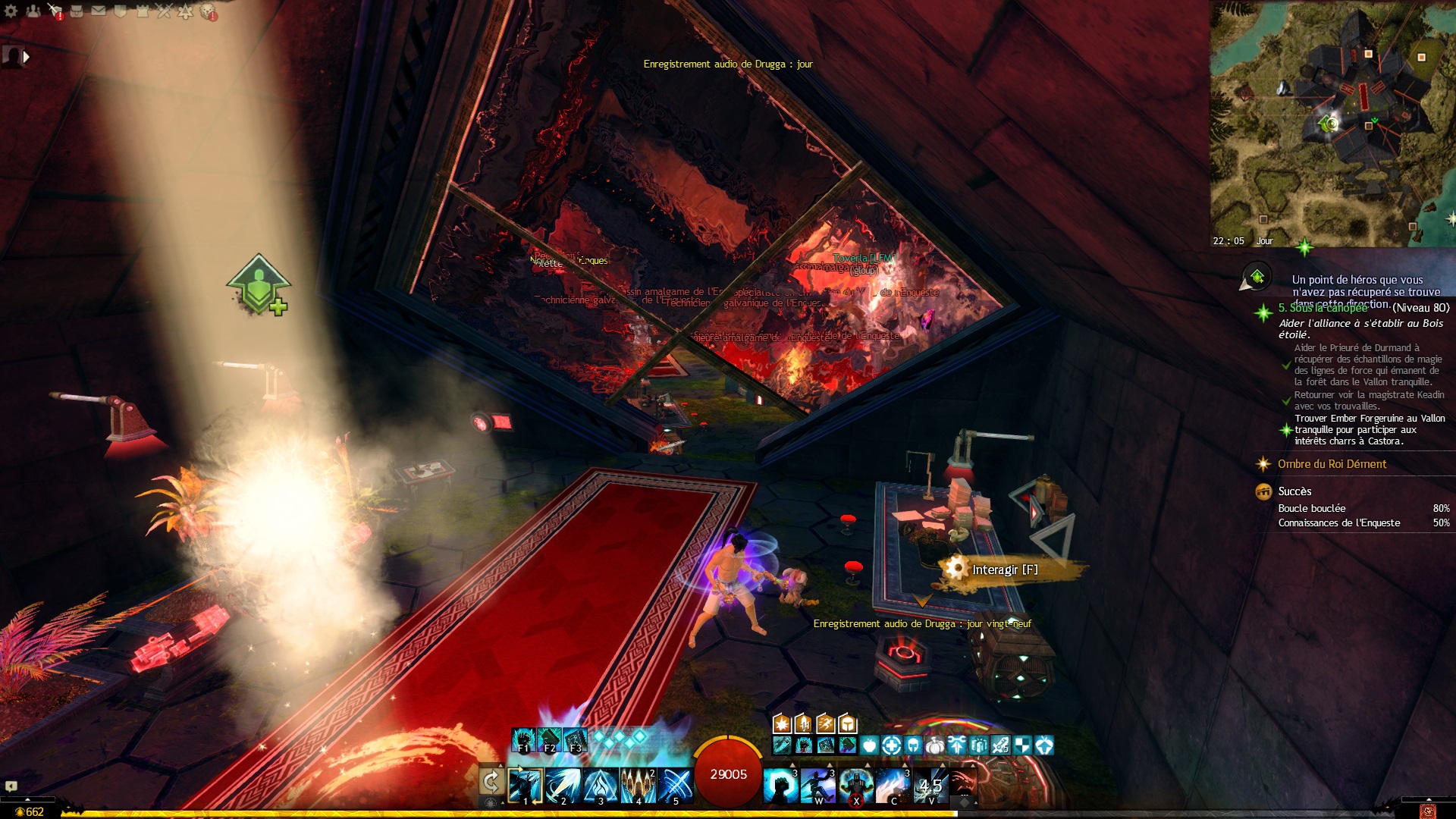Click the weapon swap arrow button
Viewport: 1456px width, 819px height.
[491, 782]
